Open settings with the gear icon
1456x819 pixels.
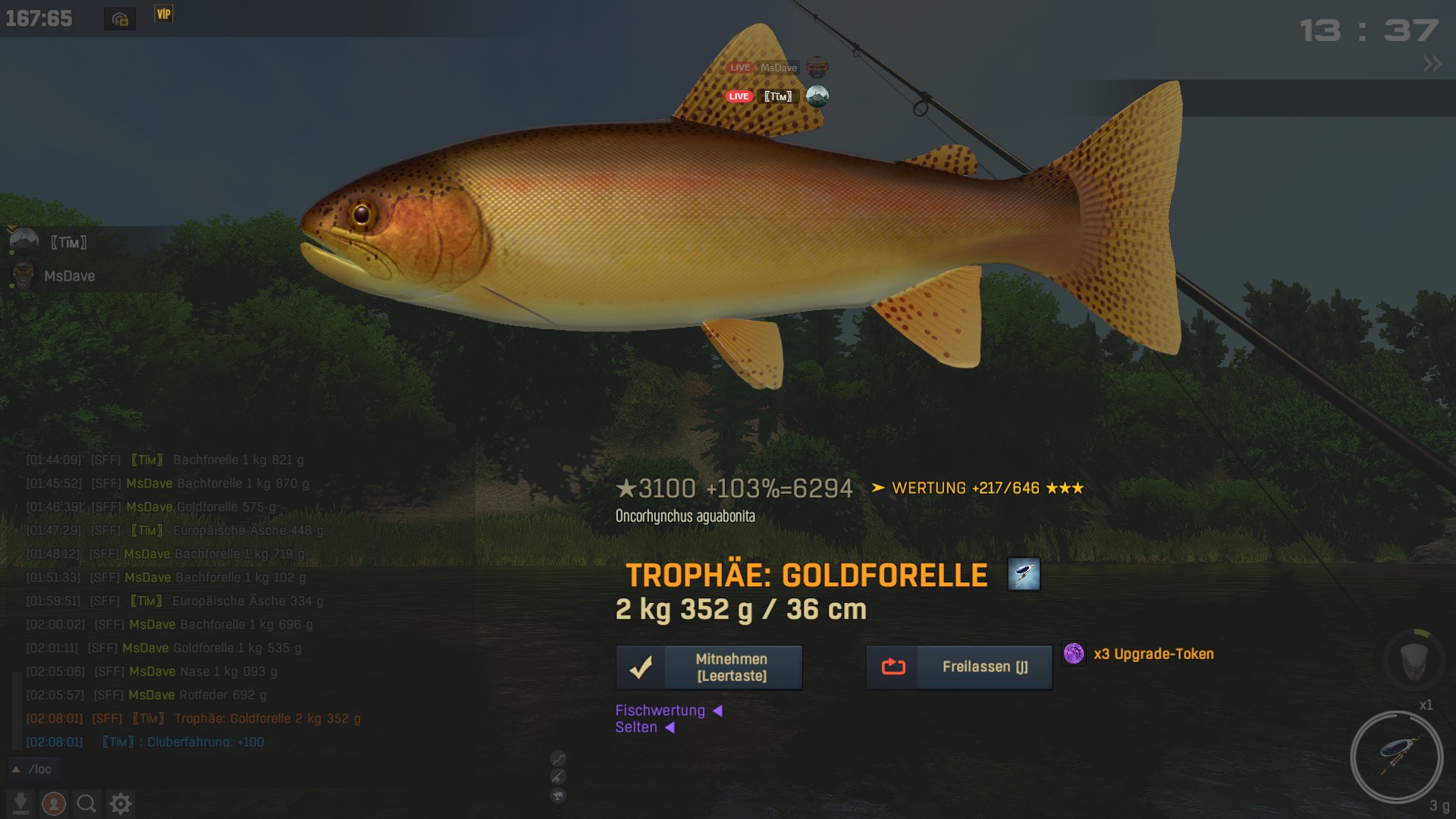(x=121, y=803)
